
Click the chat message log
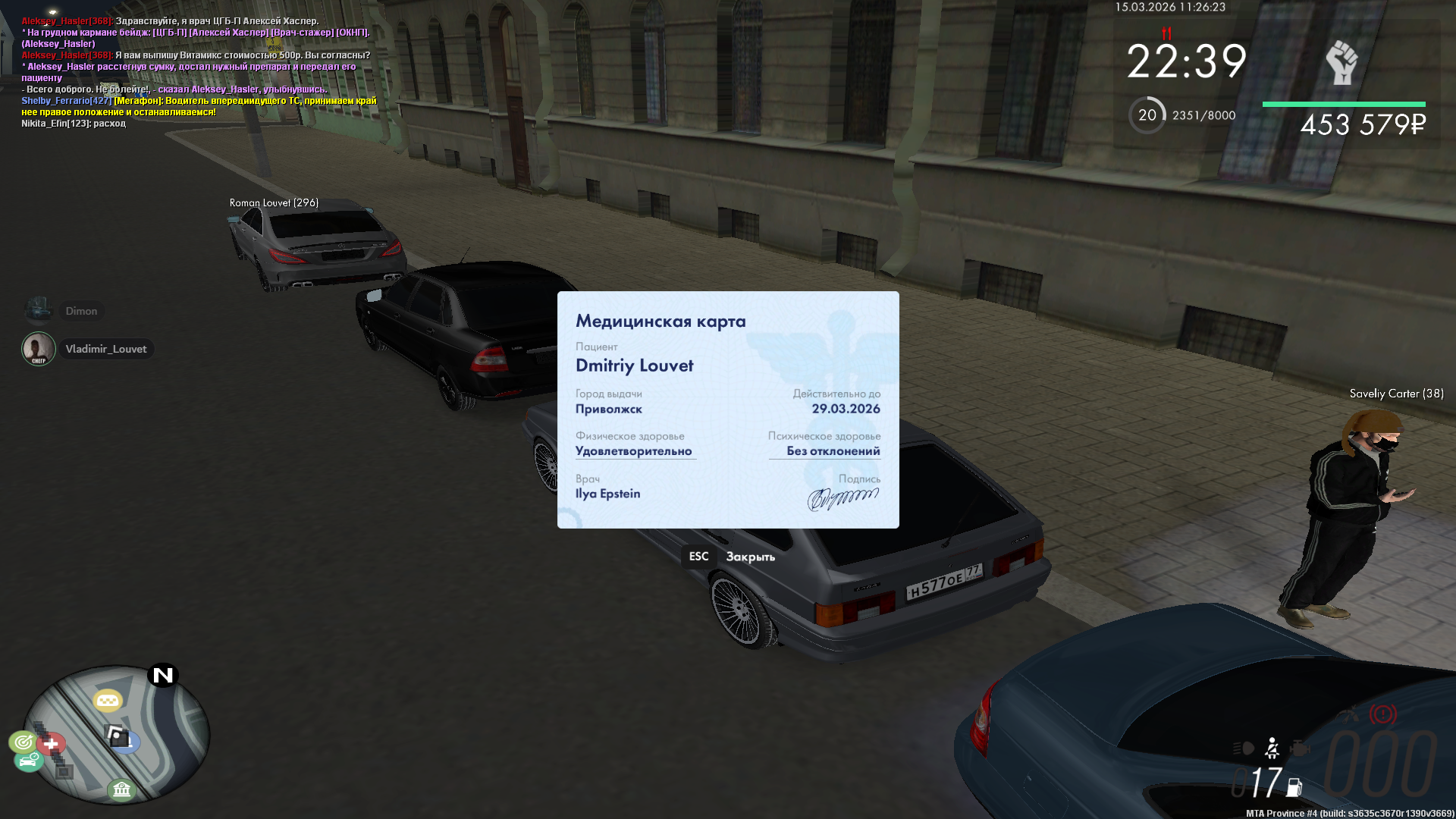pyautogui.click(x=197, y=72)
